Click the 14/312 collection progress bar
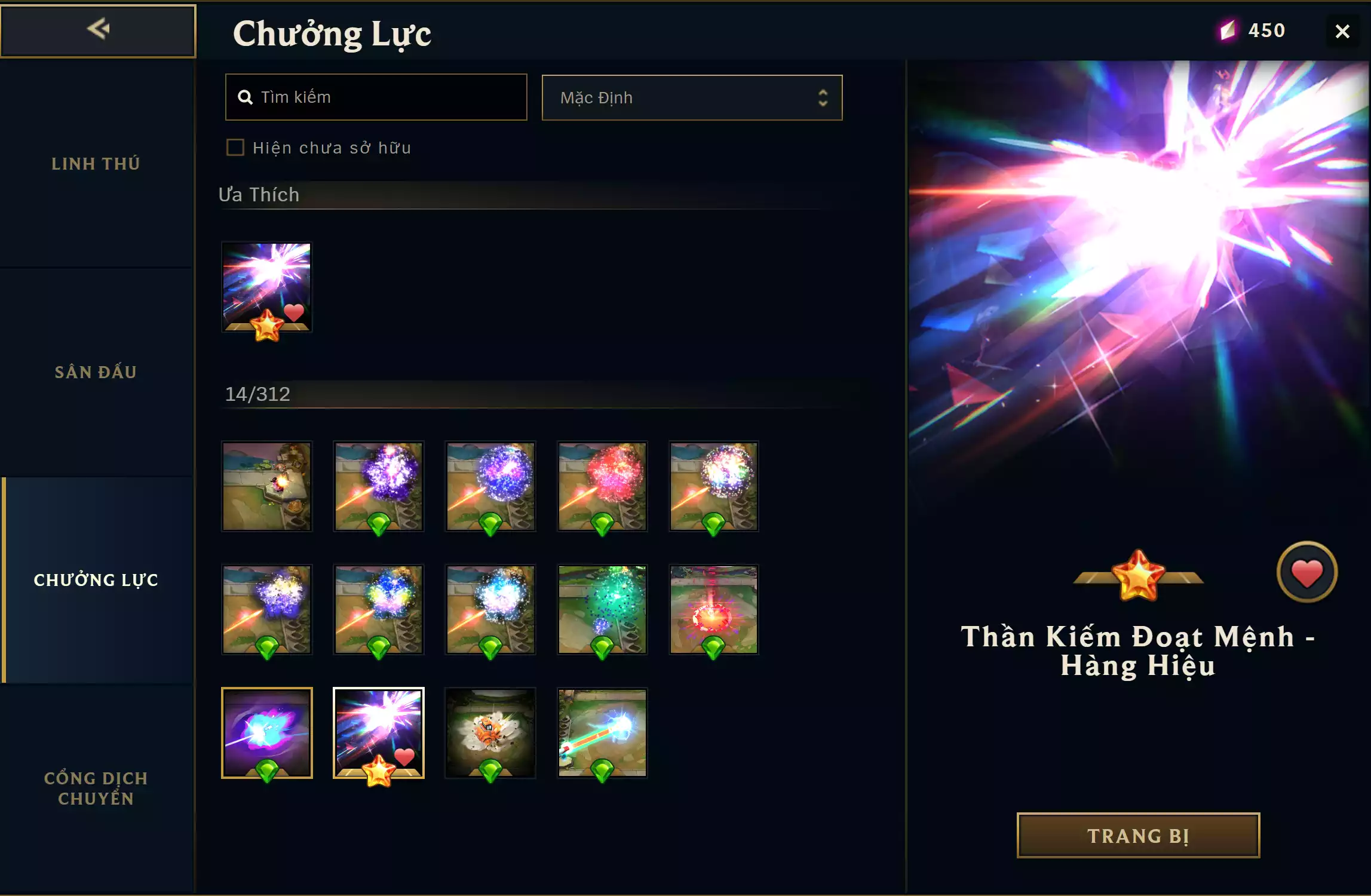The height and width of the screenshot is (896, 1371). [x=257, y=394]
